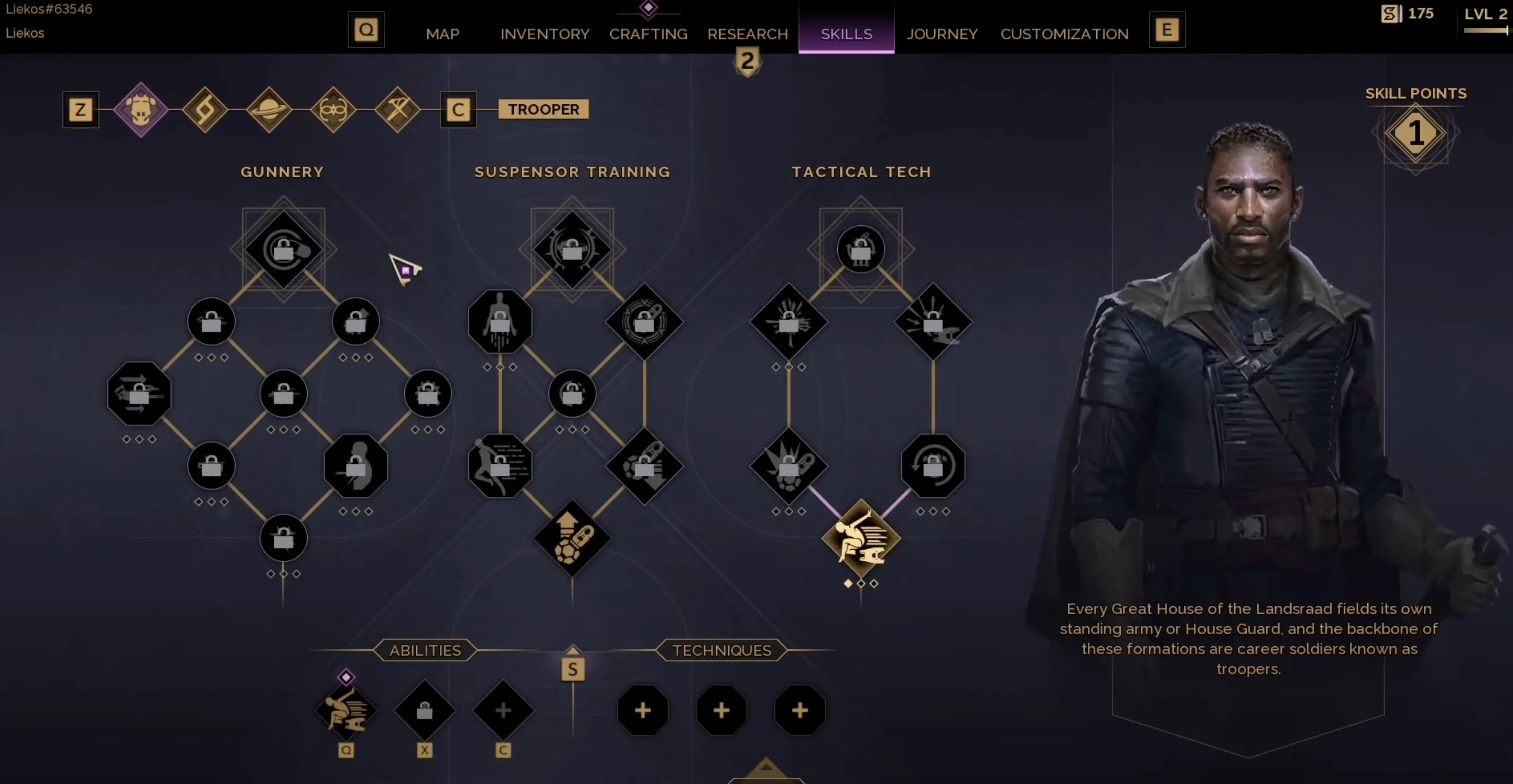1513x784 pixels.
Task: Select the top Tactical Tech skill node
Action: 860,249
